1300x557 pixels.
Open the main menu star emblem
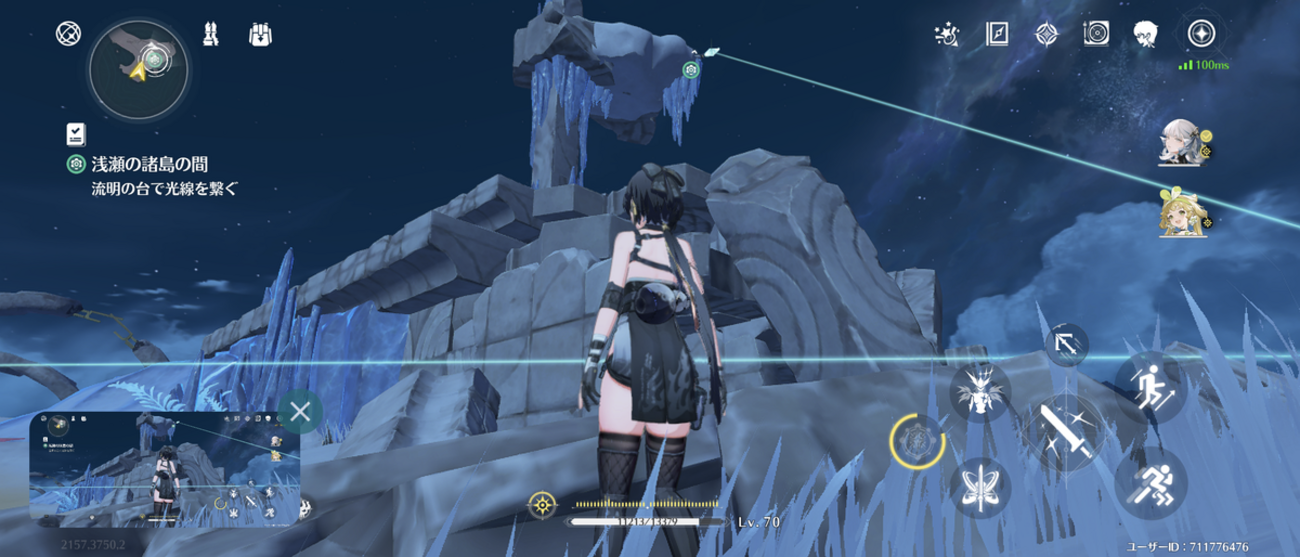[1200, 34]
